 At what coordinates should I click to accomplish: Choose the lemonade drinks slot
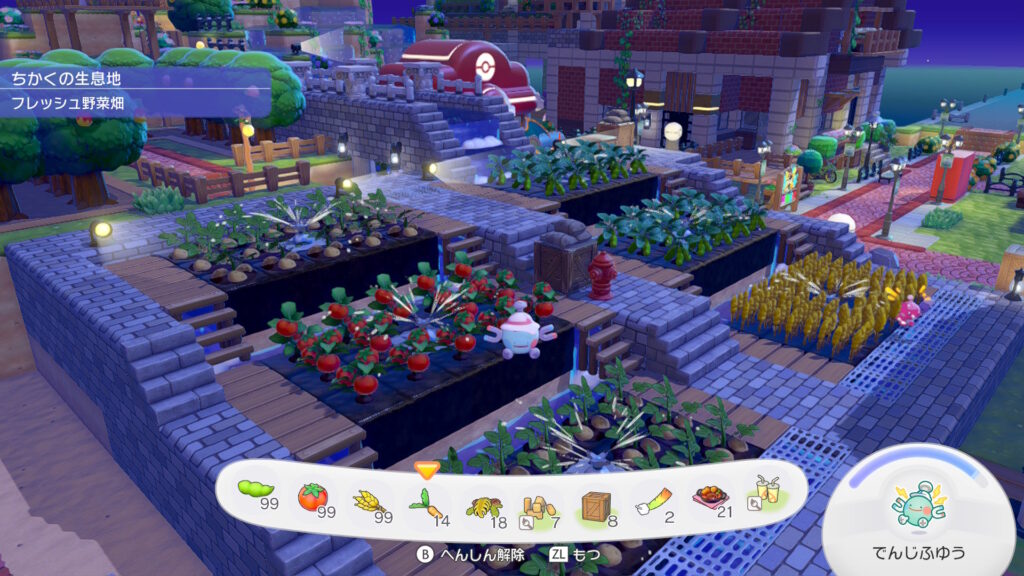point(764,492)
